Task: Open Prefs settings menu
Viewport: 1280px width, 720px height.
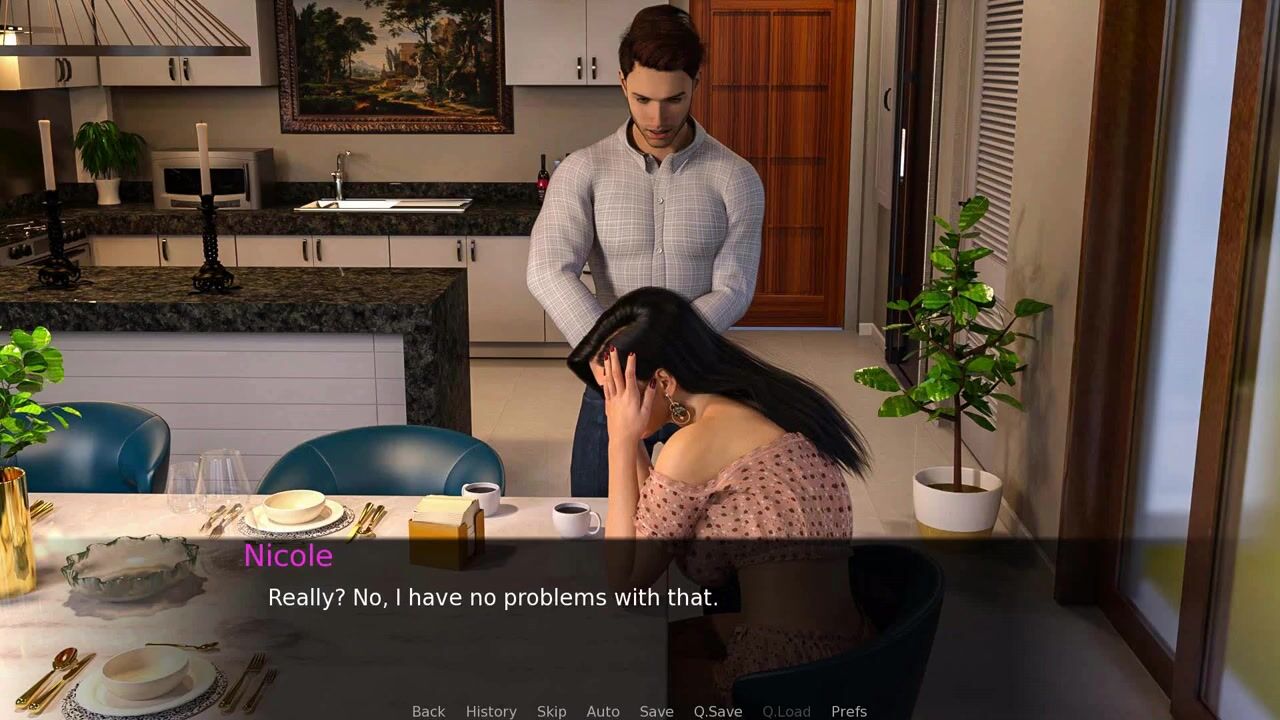Action: click(849, 711)
